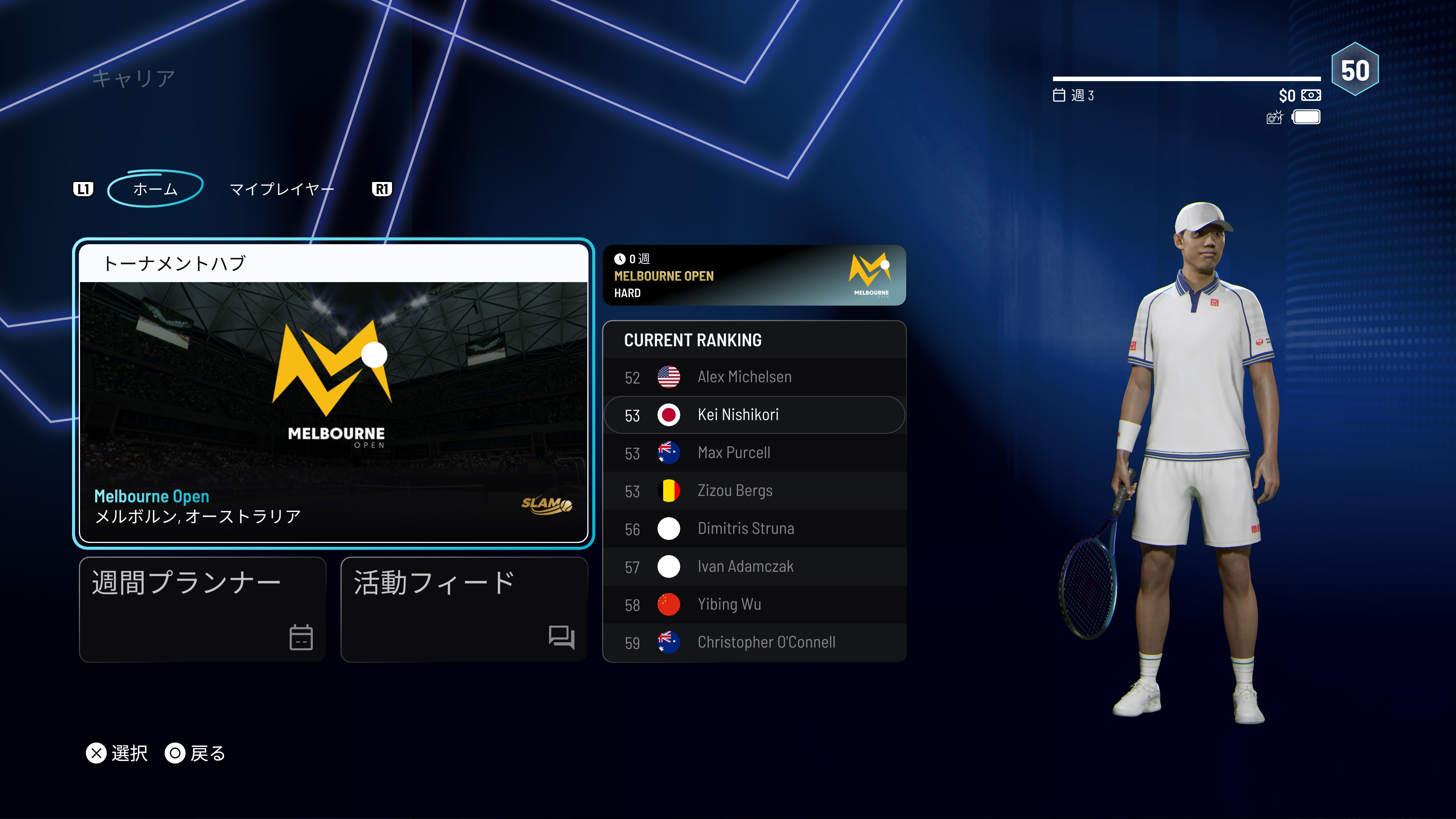This screenshot has width=1456, height=819.
Task: Choose Zizou Bergs in the ranking list
Action: pos(754,491)
